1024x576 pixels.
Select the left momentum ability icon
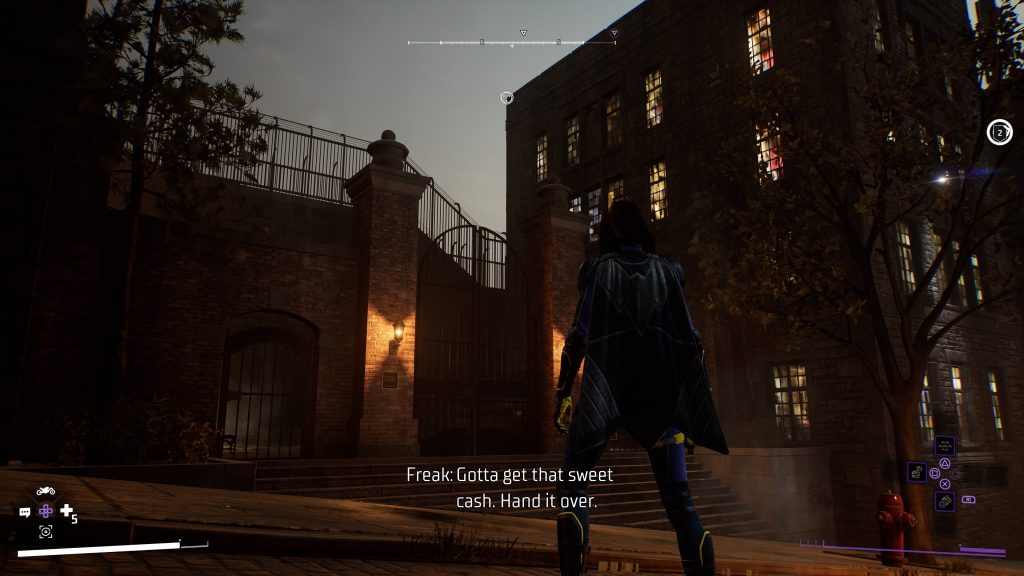click(915, 471)
